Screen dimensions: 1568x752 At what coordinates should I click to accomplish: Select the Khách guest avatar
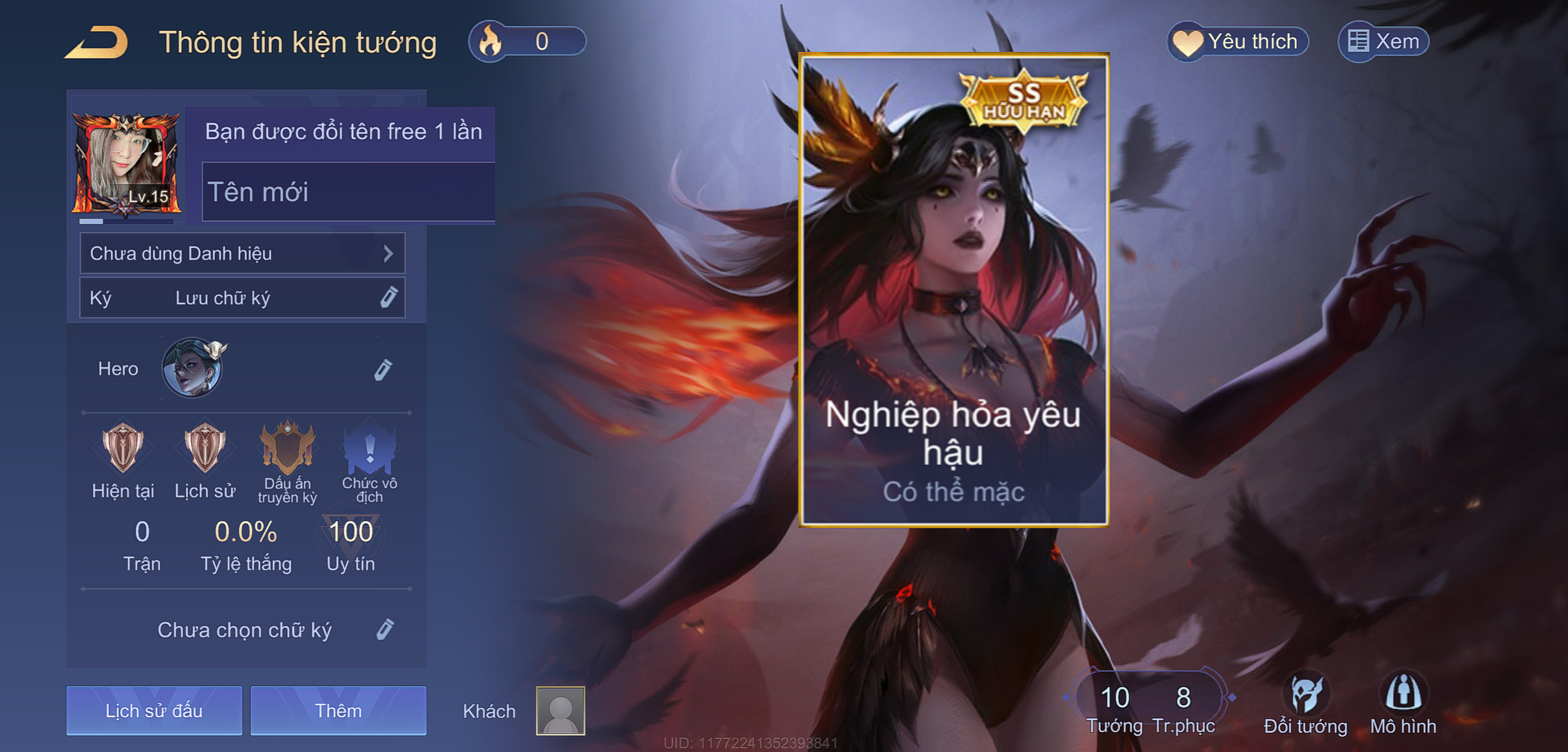tap(560, 710)
